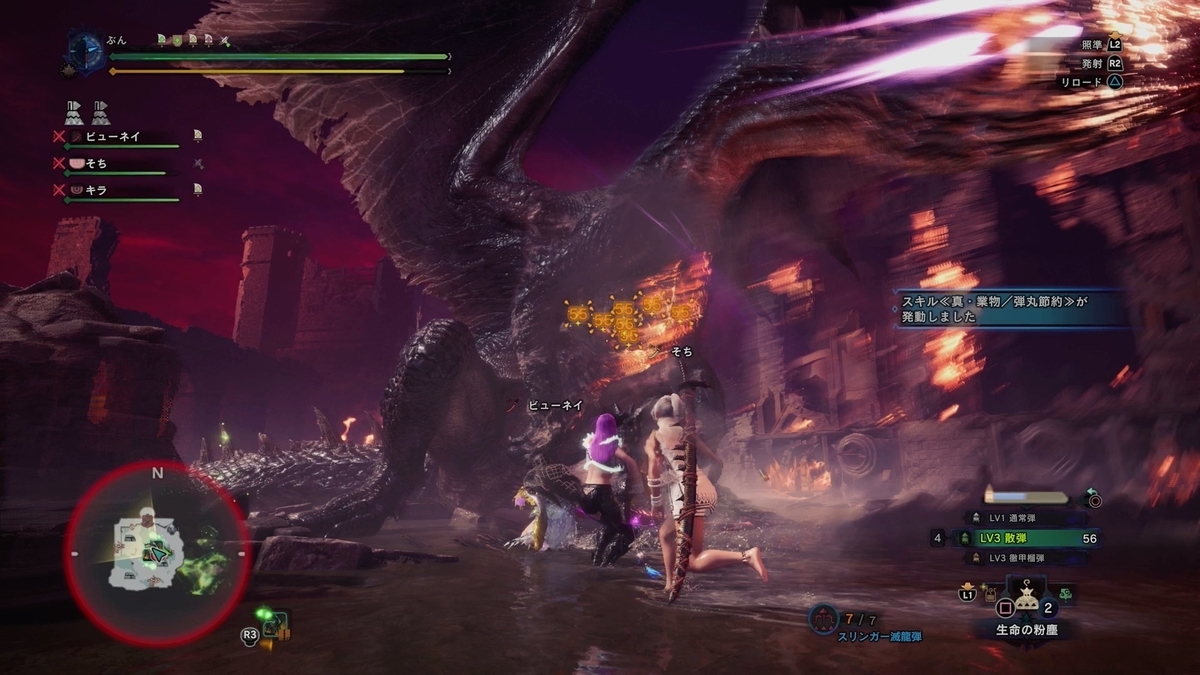Switch to LV3 徹甲榴弾 ammo
The height and width of the screenshot is (675, 1200).
(1030, 558)
